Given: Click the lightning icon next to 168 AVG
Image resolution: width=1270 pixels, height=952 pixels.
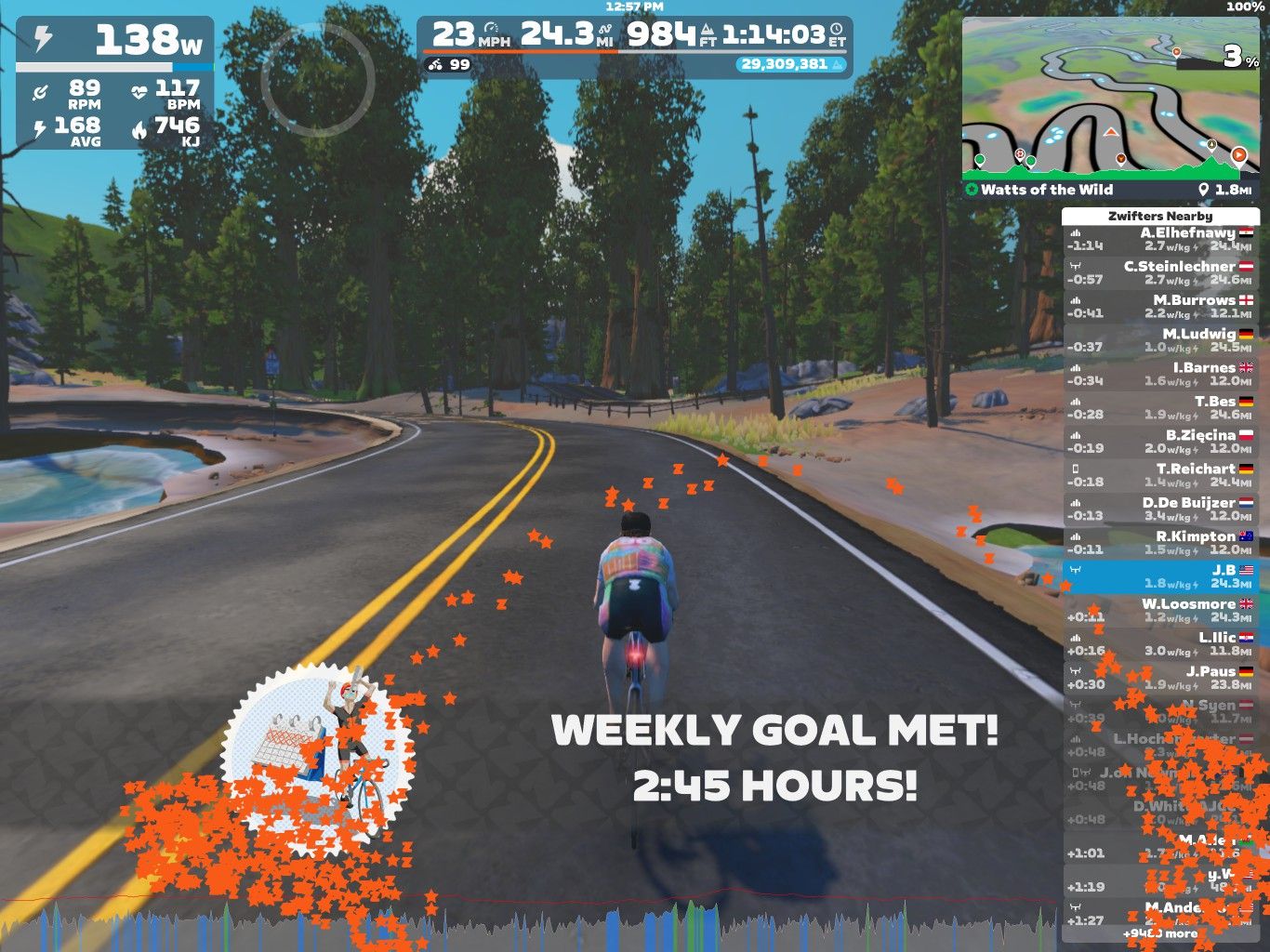Looking at the screenshot, I should tap(39, 126).
